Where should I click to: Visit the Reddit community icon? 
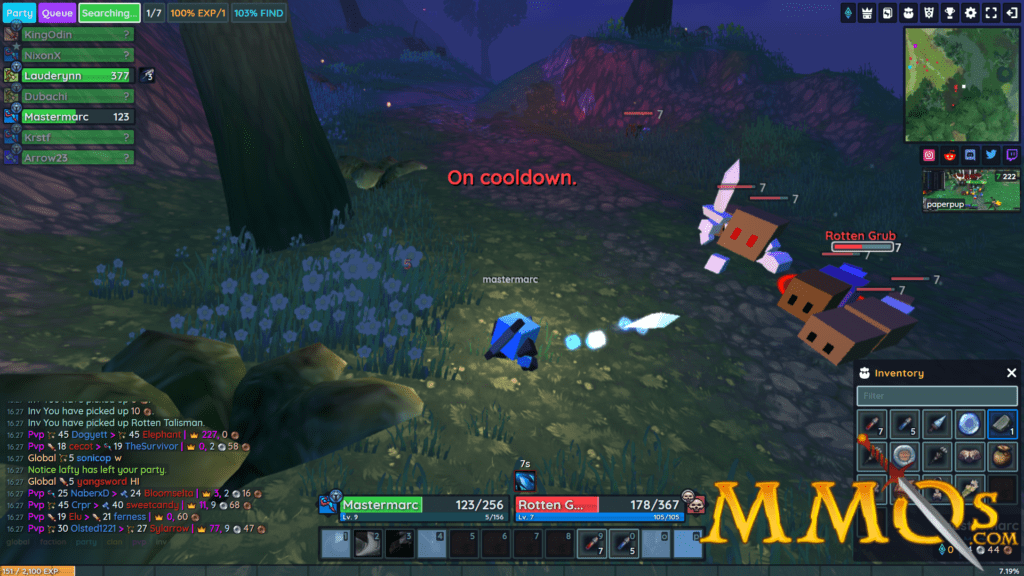click(949, 155)
